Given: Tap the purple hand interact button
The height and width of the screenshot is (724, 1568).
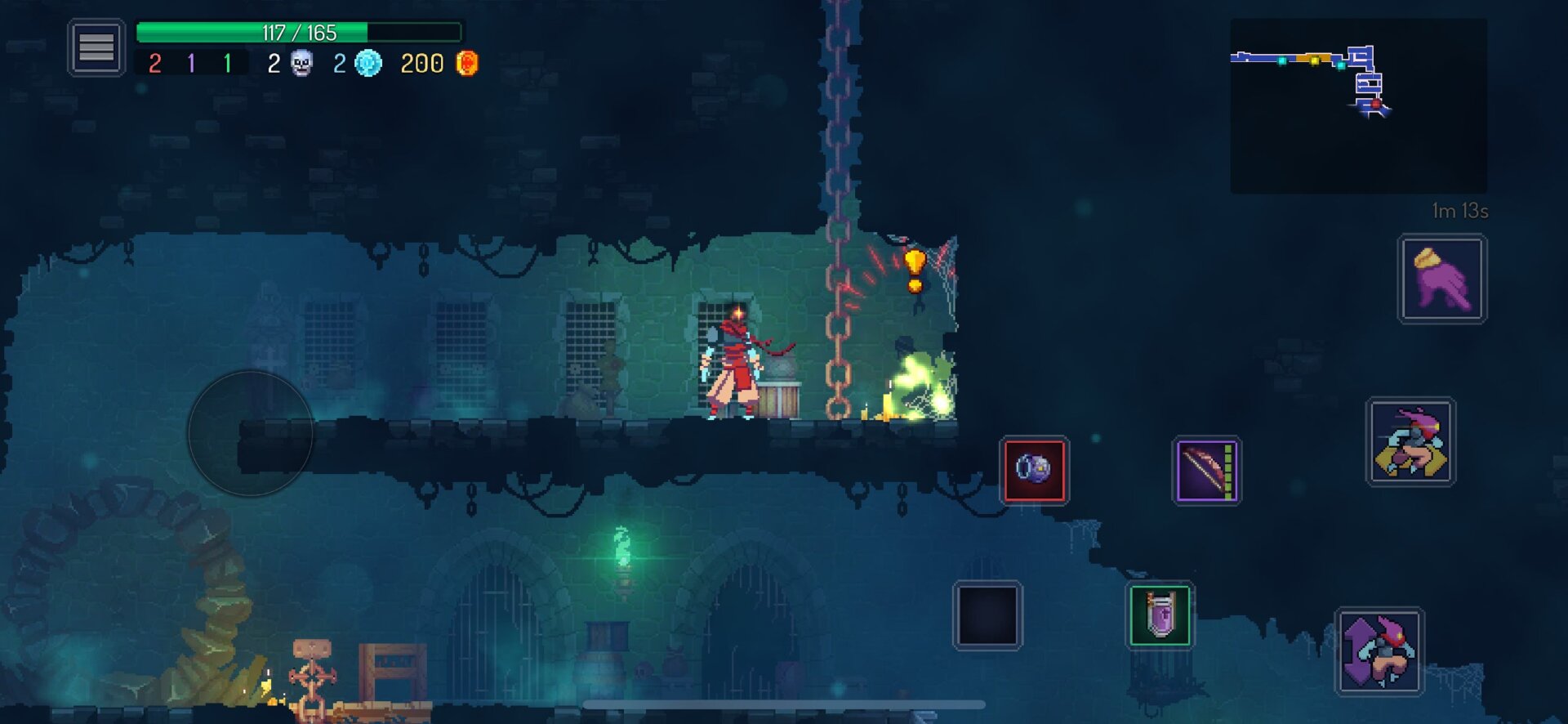Looking at the screenshot, I should 1442,279.
